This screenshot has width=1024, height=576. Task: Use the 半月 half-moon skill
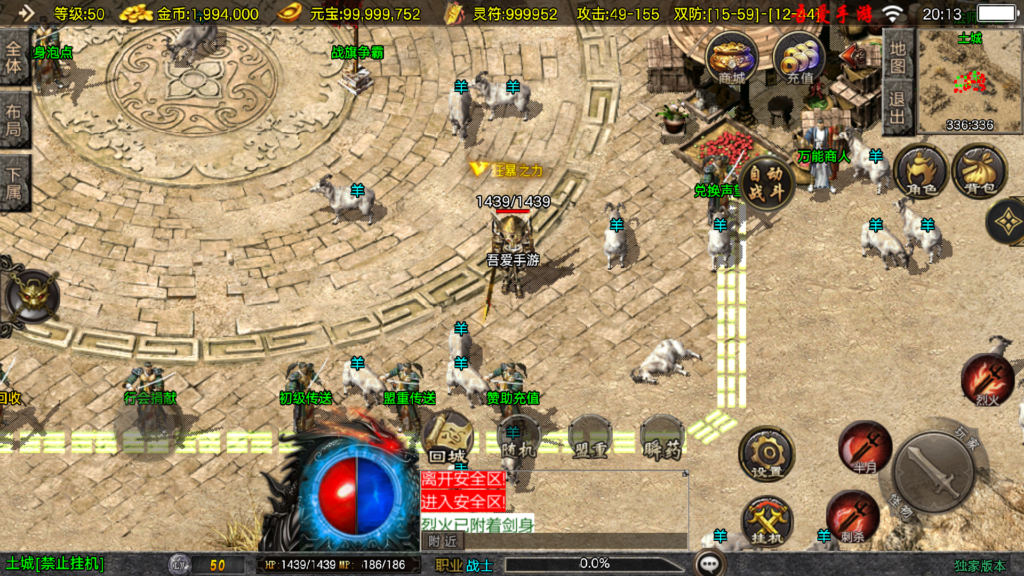coord(865,446)
